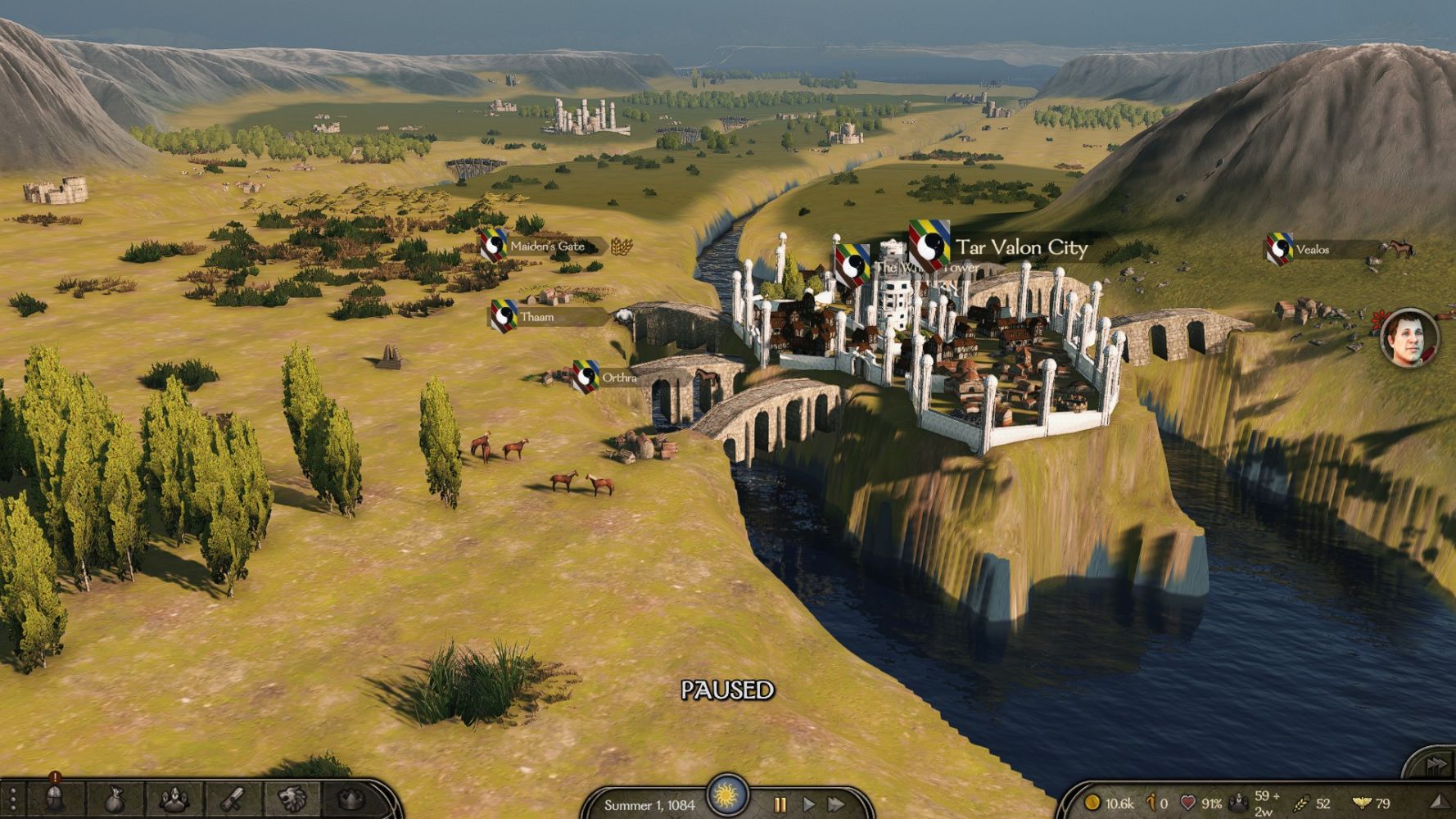This screenshot has width=1456, height=819.
Task: Open the kingdom crown icon
Action: point(350,799)
